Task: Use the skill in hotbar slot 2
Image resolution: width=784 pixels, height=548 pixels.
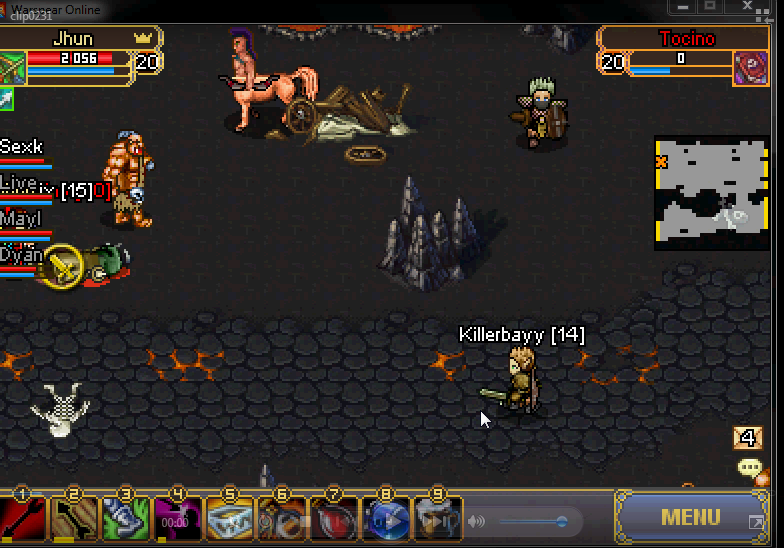Action: tap(75, 520)
